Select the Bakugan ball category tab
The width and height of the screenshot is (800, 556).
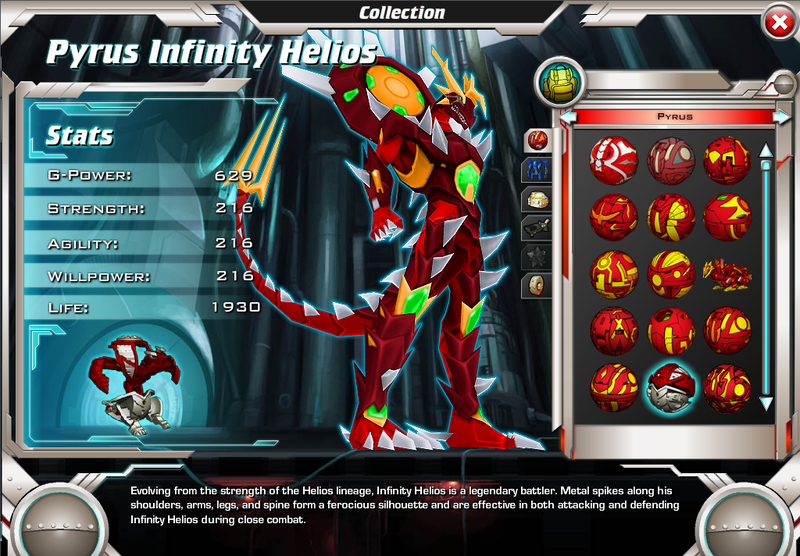537,140
